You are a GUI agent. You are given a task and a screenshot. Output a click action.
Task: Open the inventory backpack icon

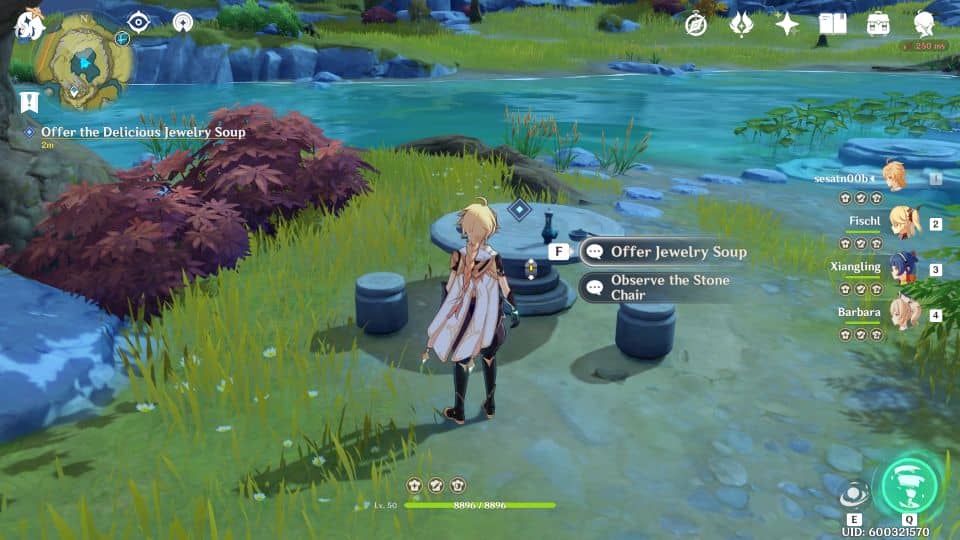(x=879, y=24)
